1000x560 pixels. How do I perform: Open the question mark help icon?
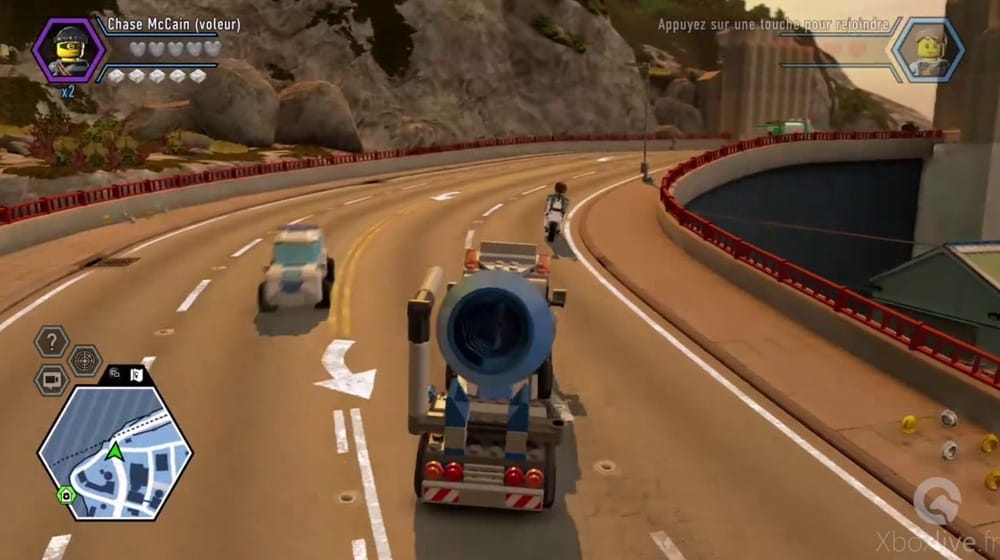[x=51, y=342]
